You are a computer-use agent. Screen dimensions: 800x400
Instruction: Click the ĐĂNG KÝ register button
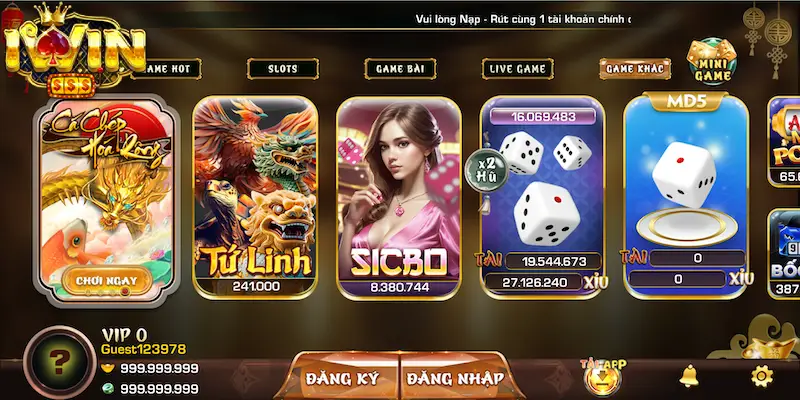pyautogui.click(x=345, y=378)
